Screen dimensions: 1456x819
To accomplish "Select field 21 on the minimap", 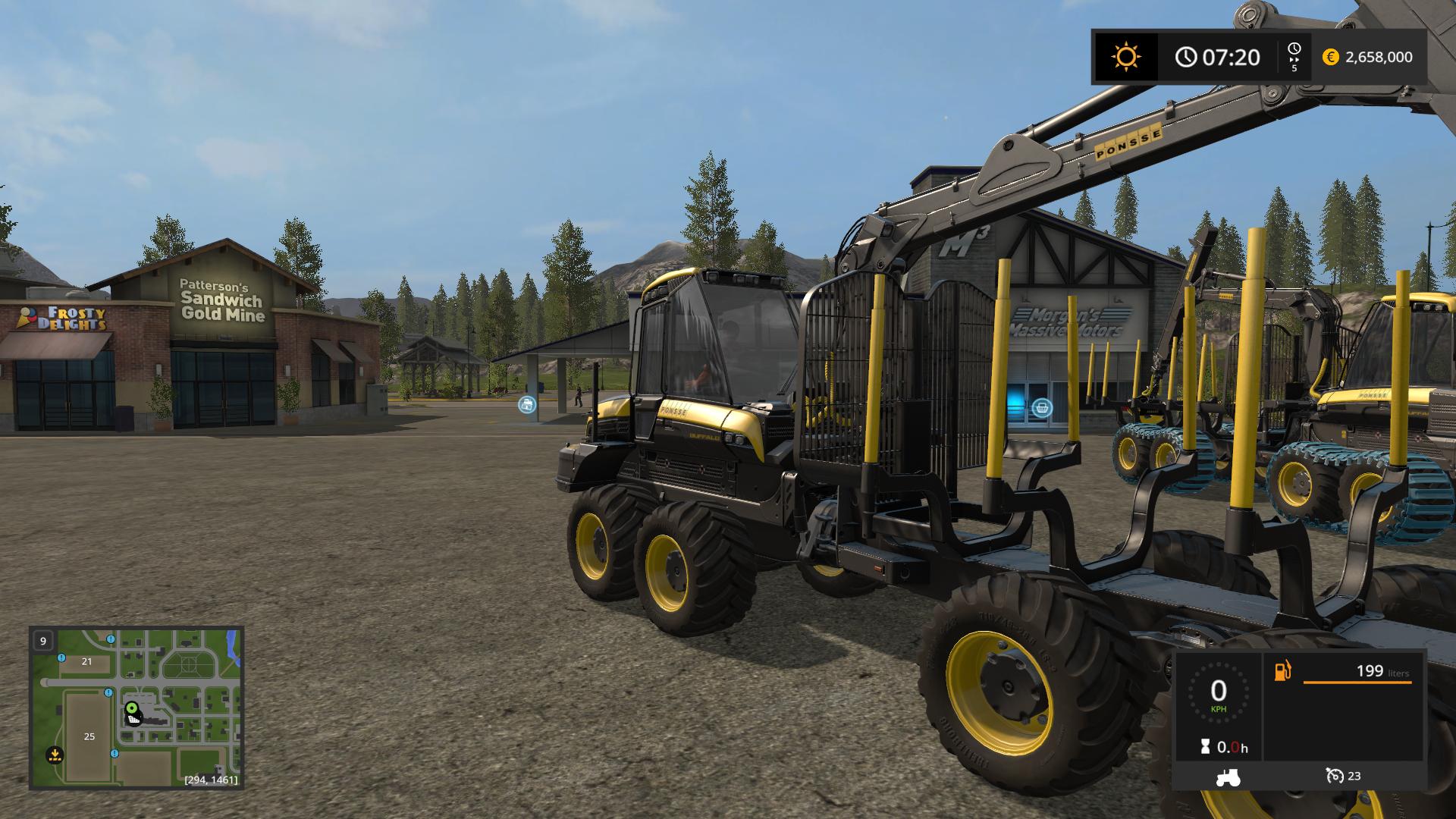I will (86, 661).
